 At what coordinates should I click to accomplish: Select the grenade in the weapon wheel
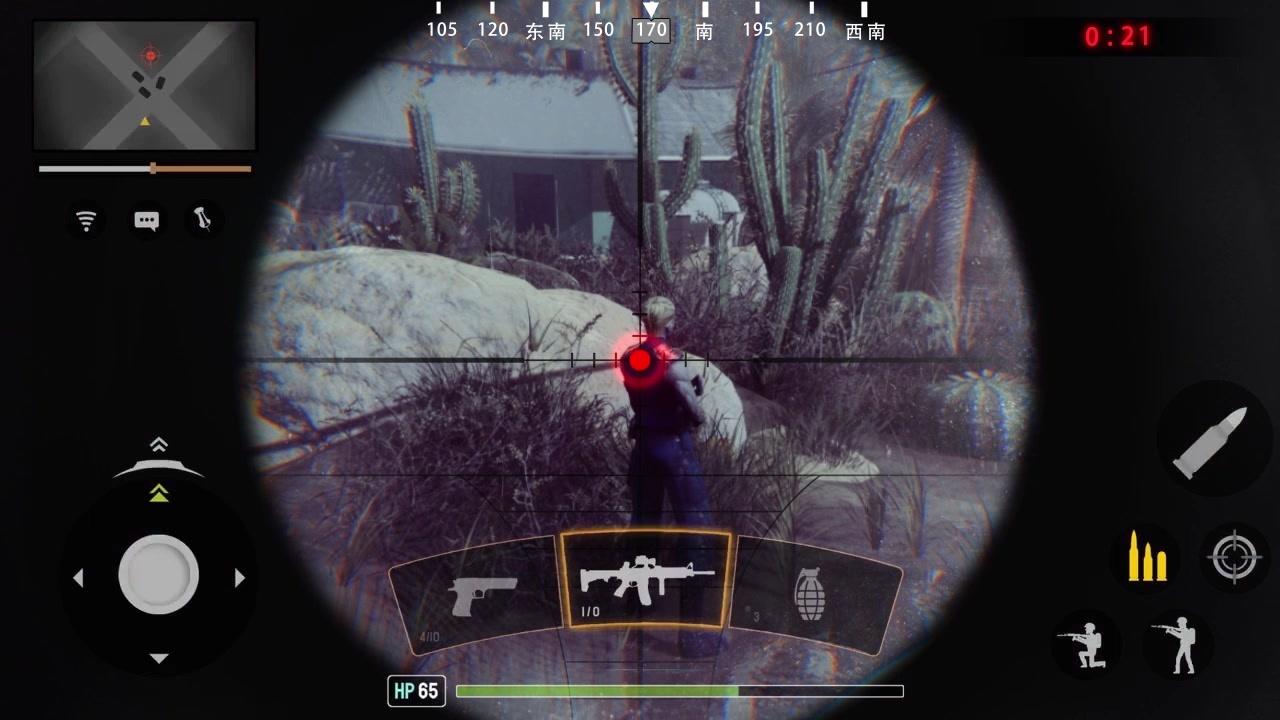tap(810, 592)
